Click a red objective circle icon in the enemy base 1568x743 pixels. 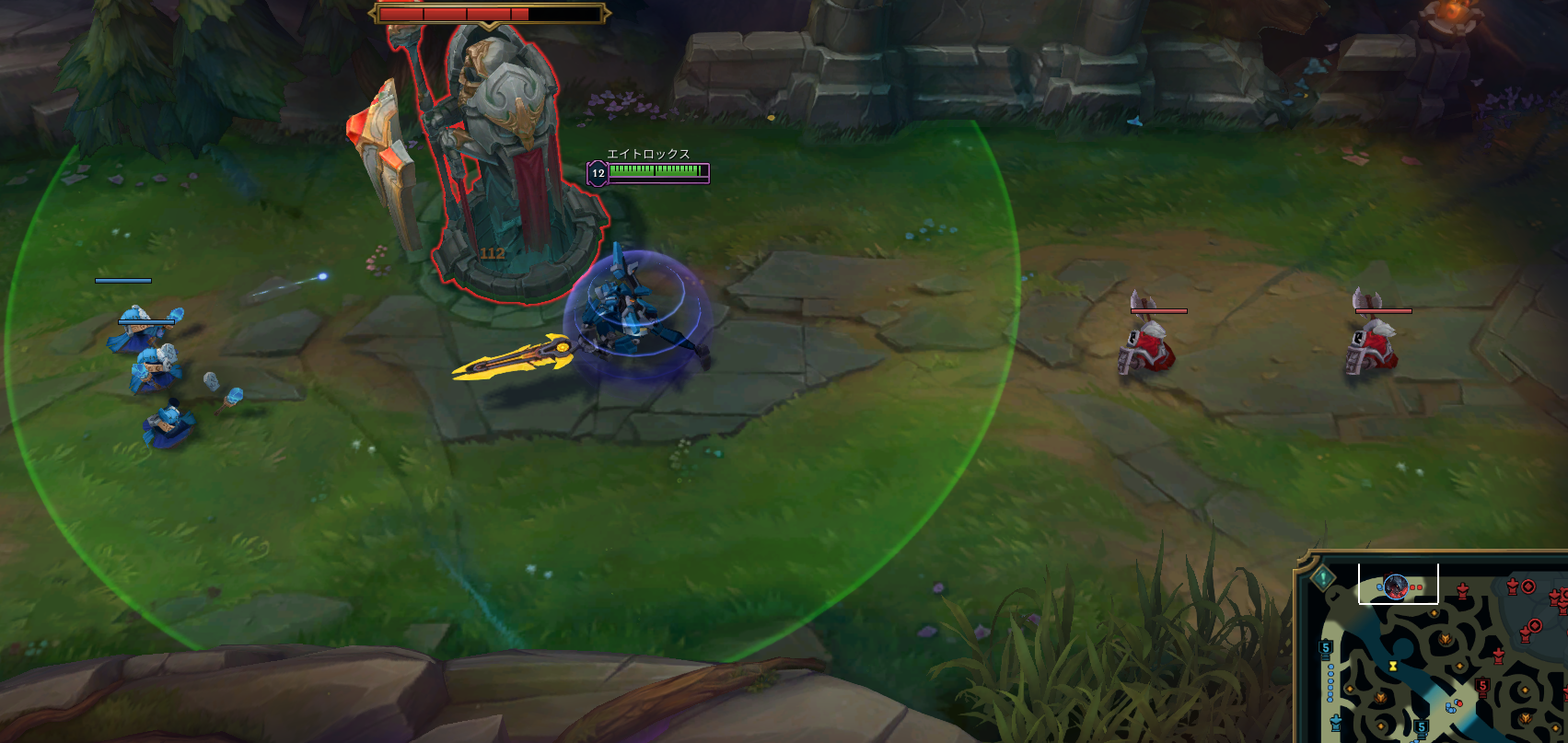(1528, 586)
